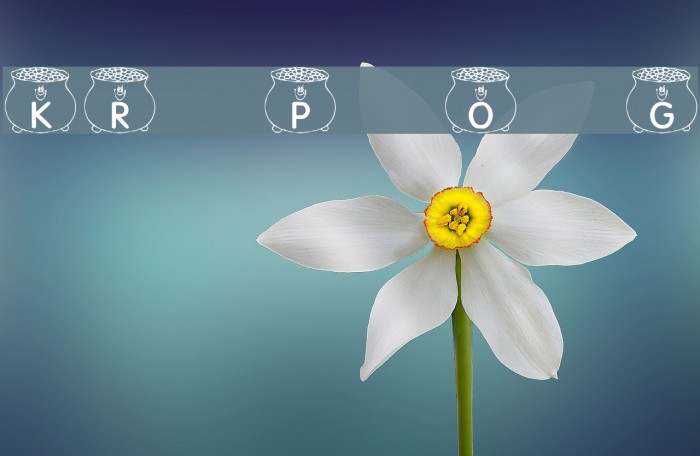
Task: Click the O letter pot
Action: [480, 101]
